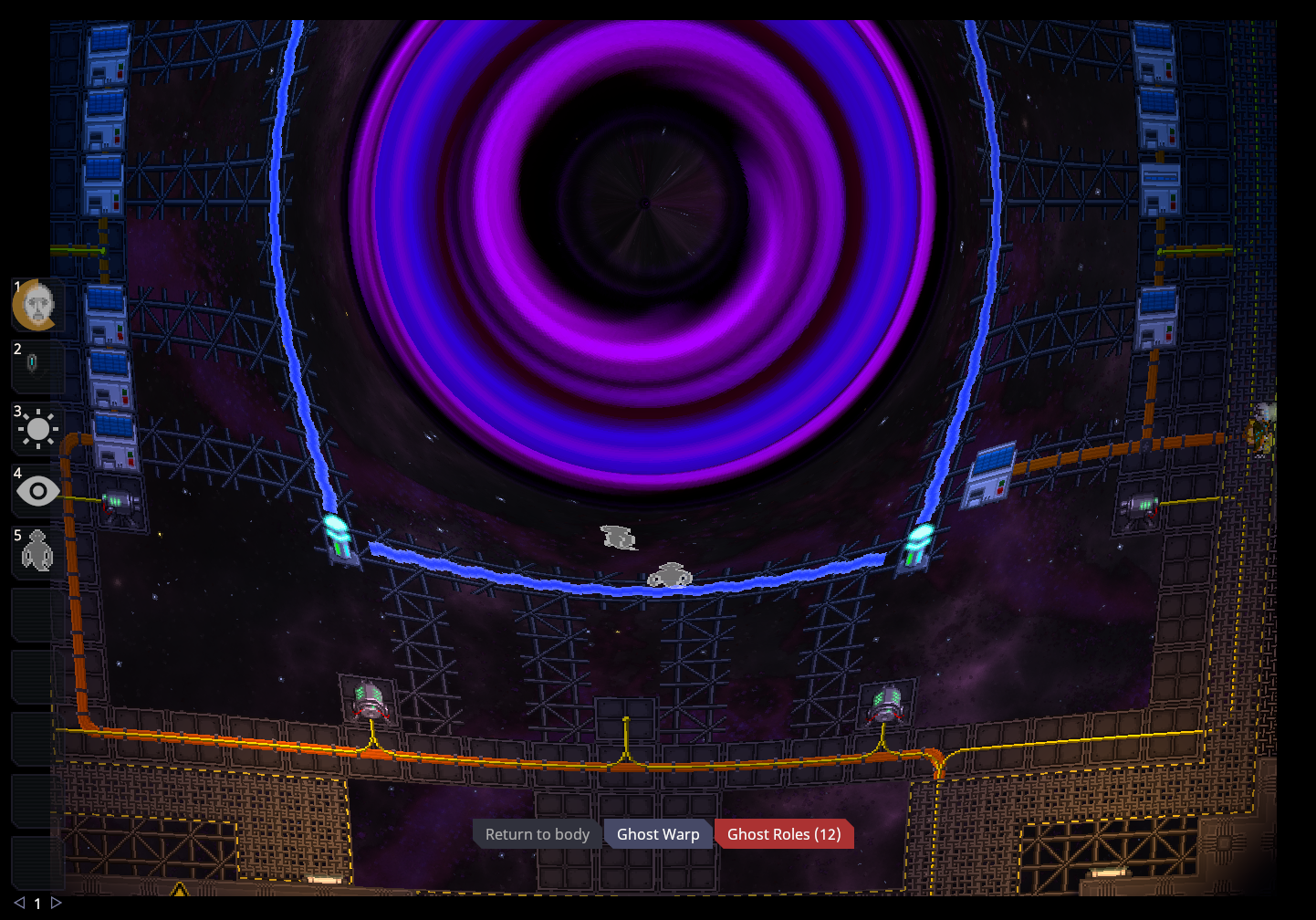
Task: Open Ghost Roles (12)
Action: [784, 833]
